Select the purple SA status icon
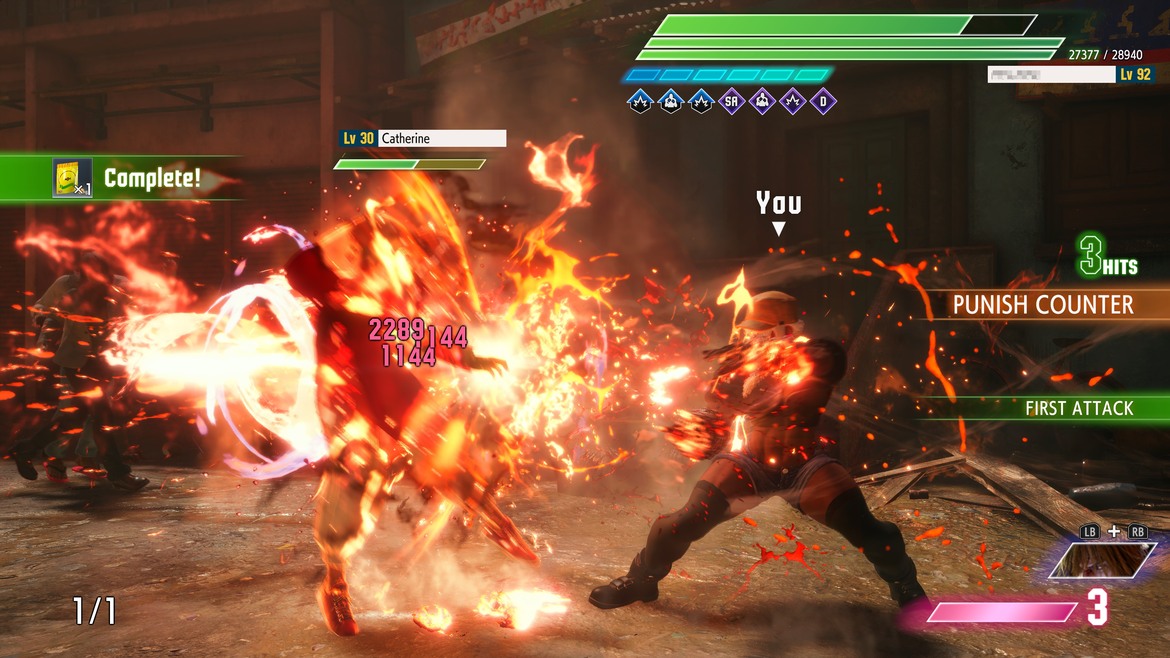This screenshot has width=1170, height=658. tap(732, 101)
